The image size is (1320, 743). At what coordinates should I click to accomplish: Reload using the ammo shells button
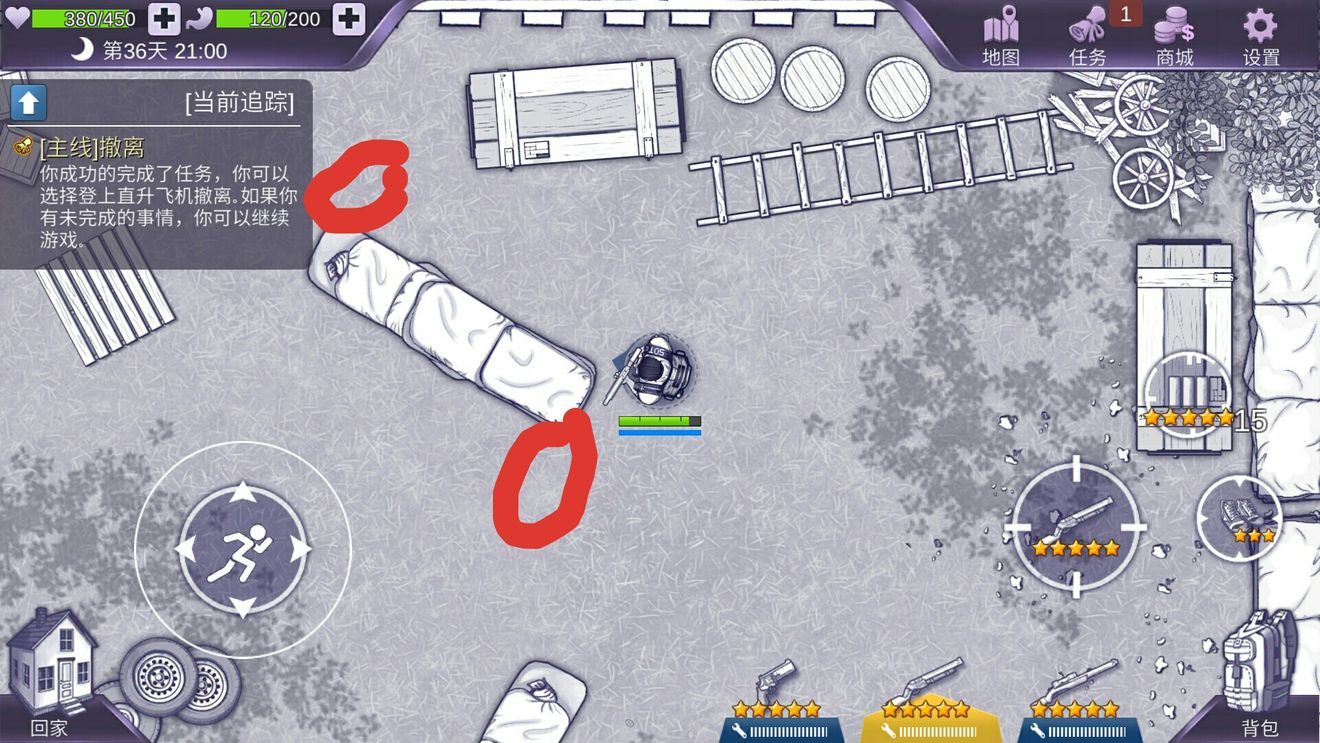tap(1187, 396)
